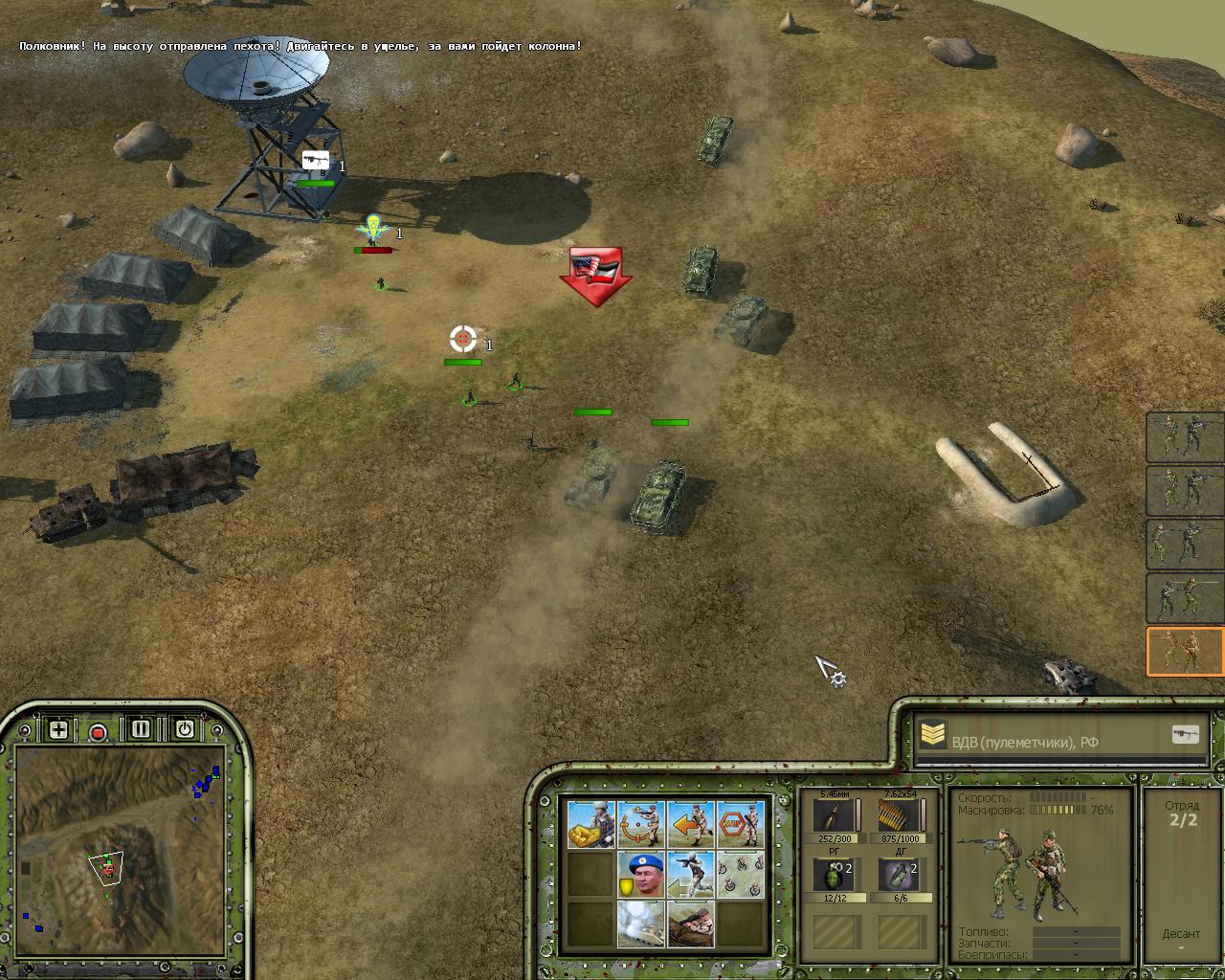
Task: Activate the running assault order icon
Action: [690, 875]
